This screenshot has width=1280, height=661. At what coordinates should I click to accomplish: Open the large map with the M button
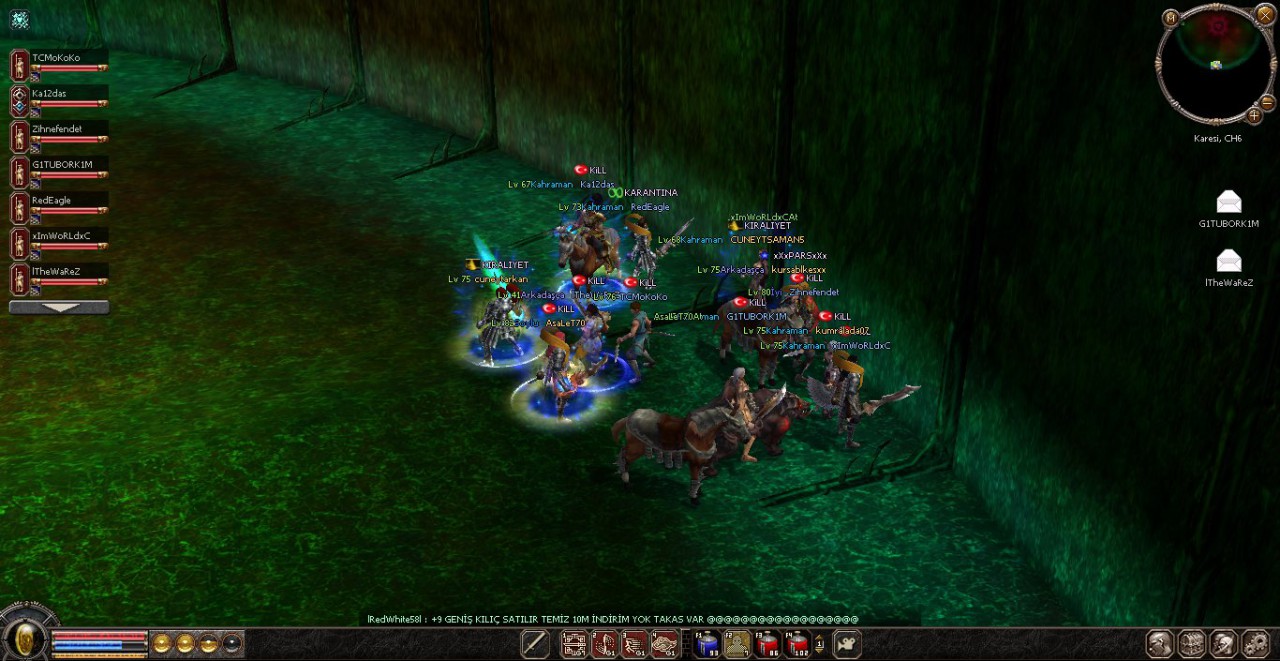tap(1171, 17)
